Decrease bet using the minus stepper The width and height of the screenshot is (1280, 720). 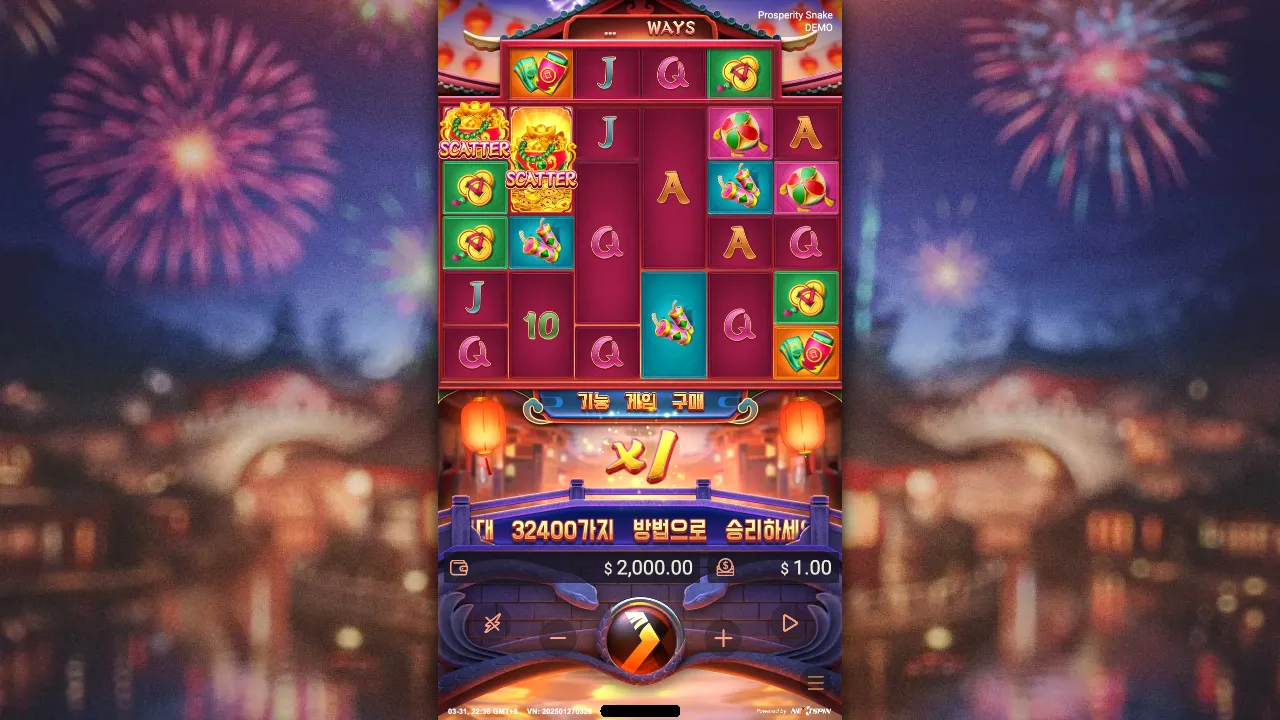[556, 637]
